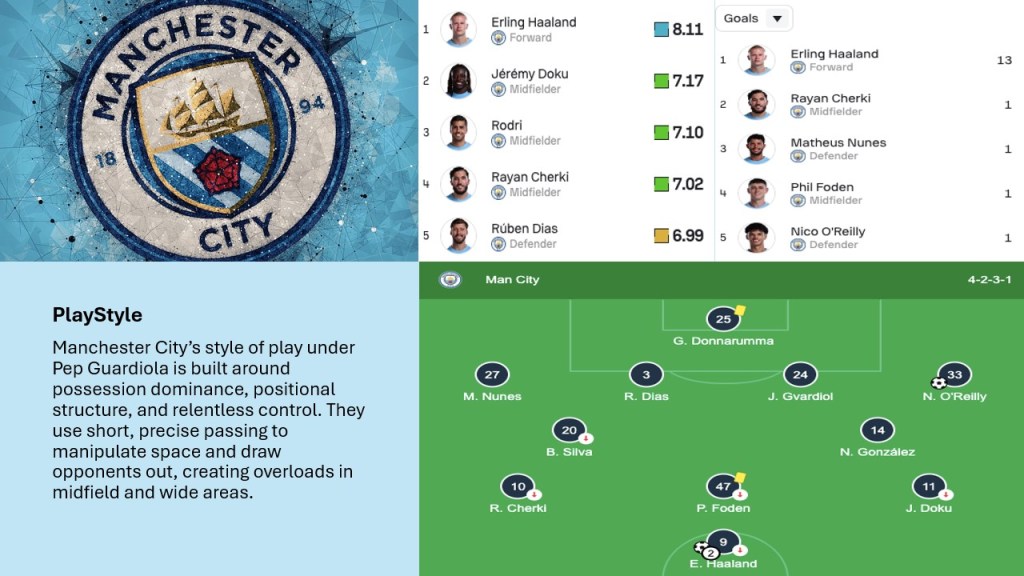Viewport: 1024px width, 576px height.
Task: Open M. Nunes's number 27 lineup marker
Action: click(x=492, y=375)
